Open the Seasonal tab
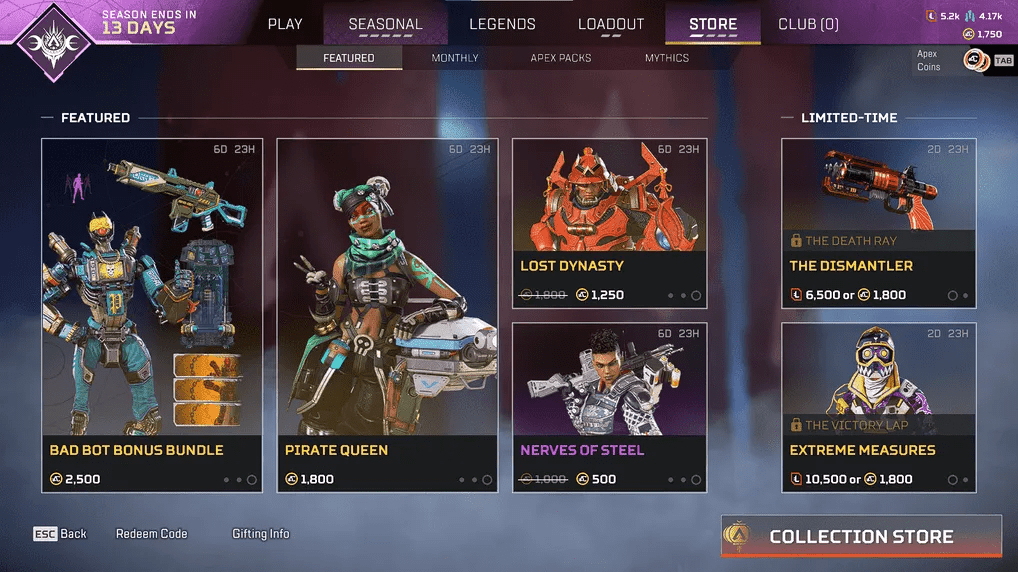This screenshot has height=572, width=1018. click(385, 24)
